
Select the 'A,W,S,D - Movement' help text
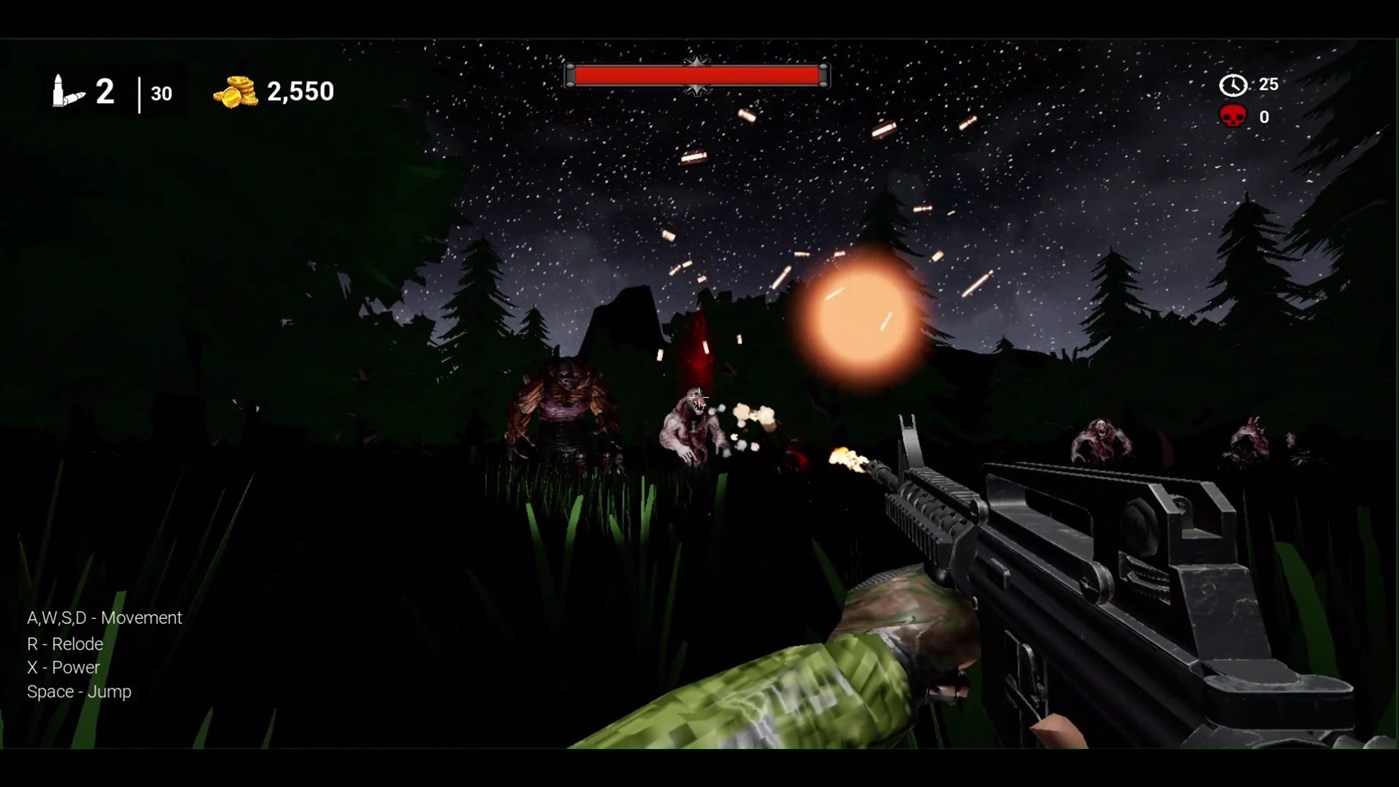(x=103, y=618)
